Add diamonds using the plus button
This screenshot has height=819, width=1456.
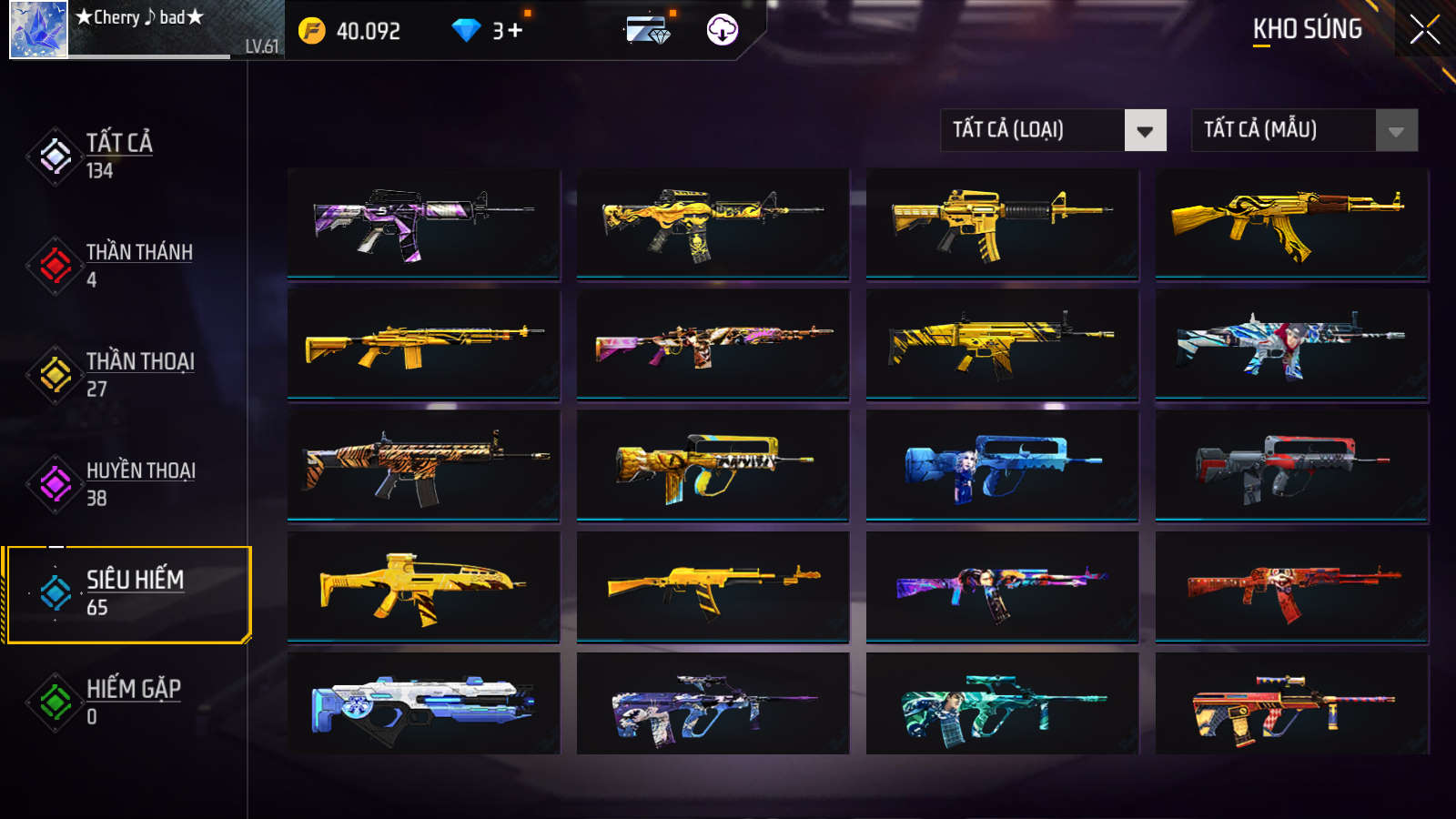point(515,31)
